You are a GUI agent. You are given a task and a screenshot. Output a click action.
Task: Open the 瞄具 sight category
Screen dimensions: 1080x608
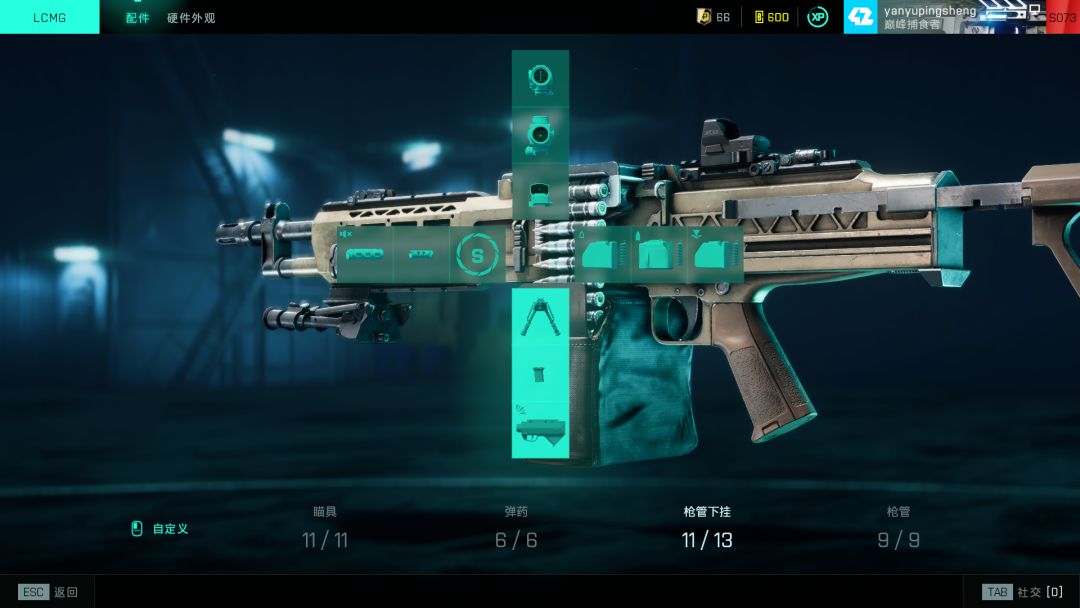(x=325, y=528)
